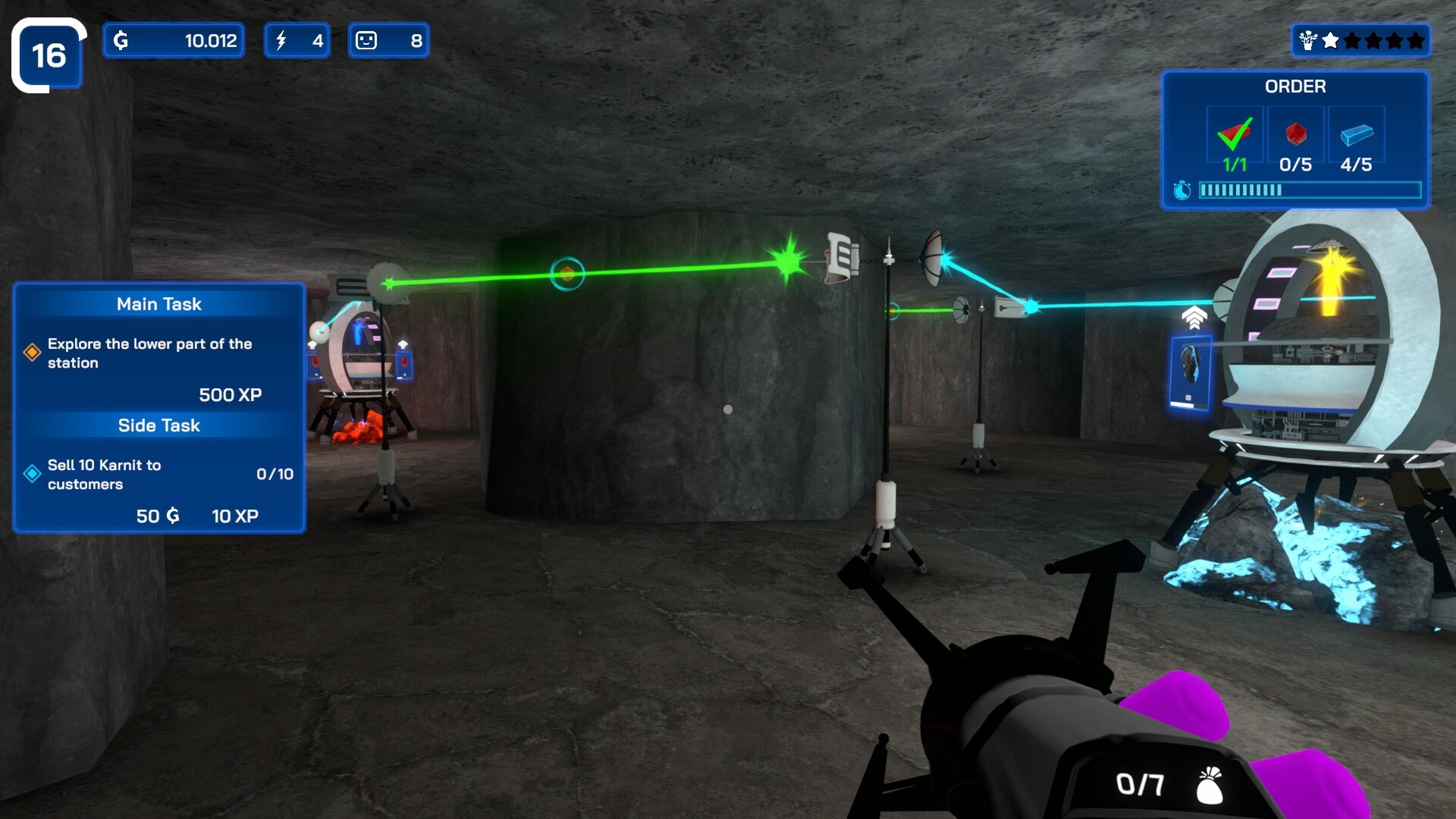Screen dimensions: 1456x819
Task: Select the Sell 10 Karnit side task
Action: click(x=104, y=475)
